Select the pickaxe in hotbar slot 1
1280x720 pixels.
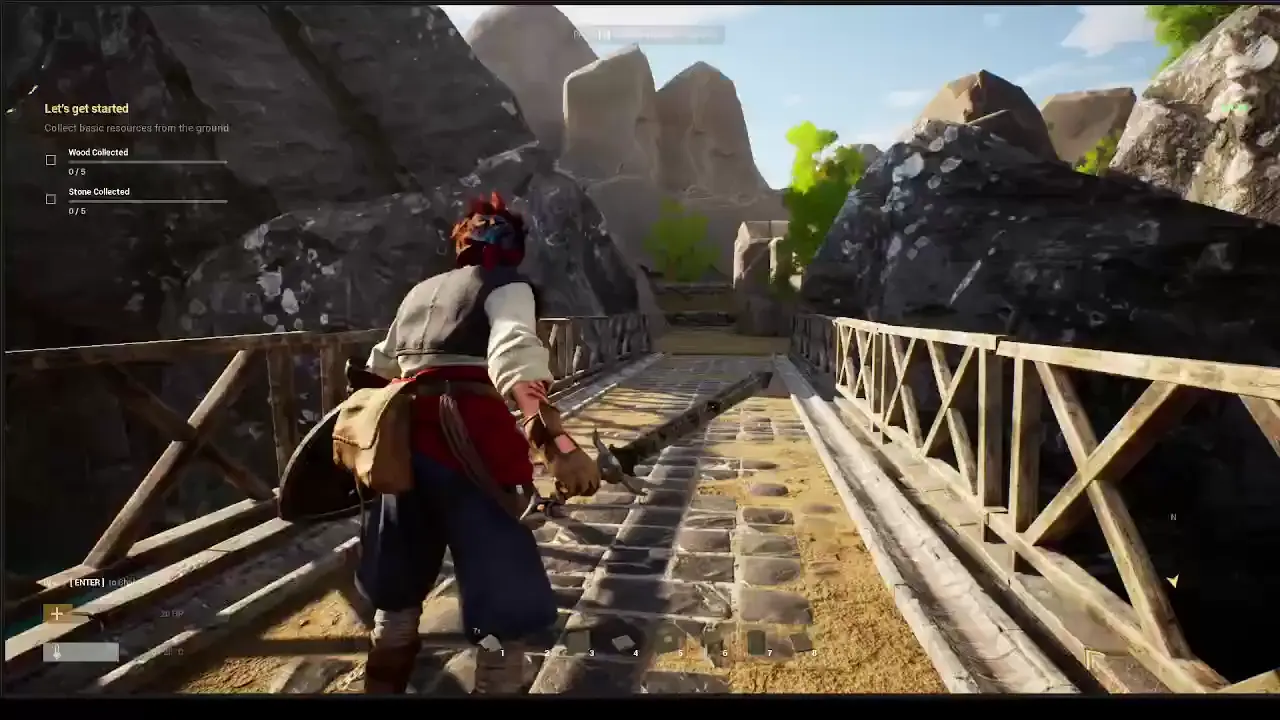488,641
